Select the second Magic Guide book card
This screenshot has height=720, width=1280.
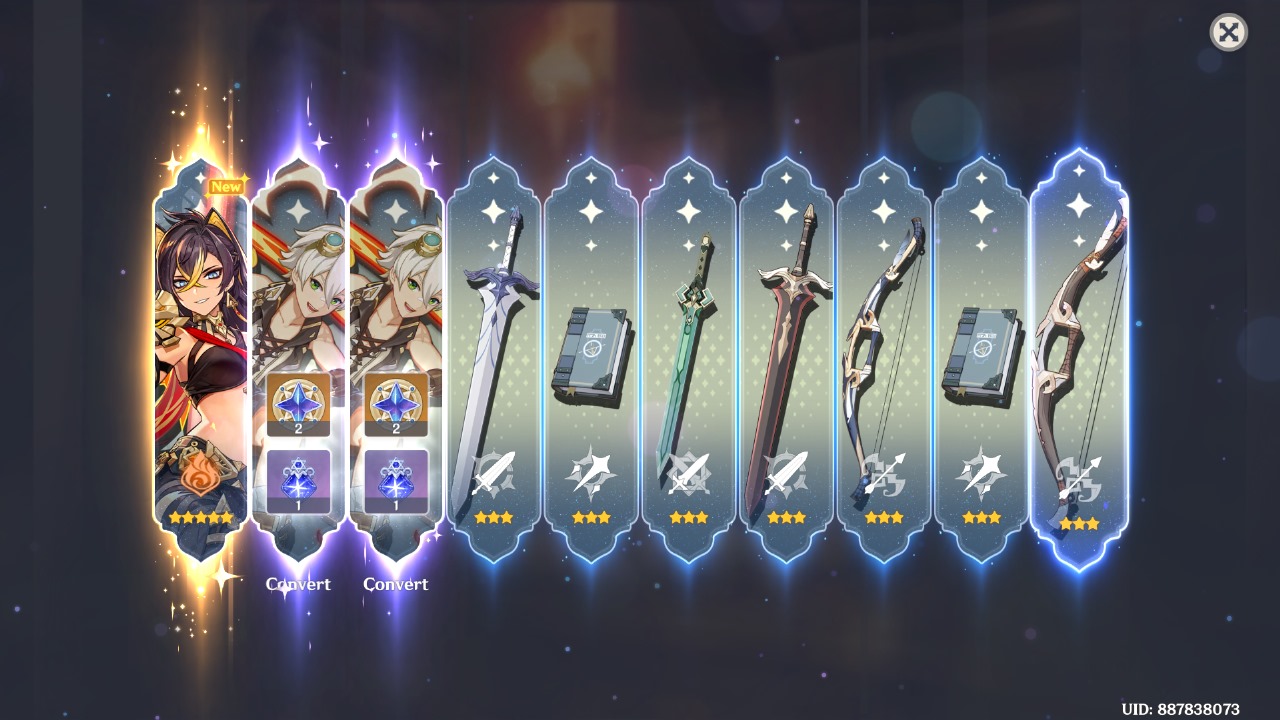coord(983,350)
